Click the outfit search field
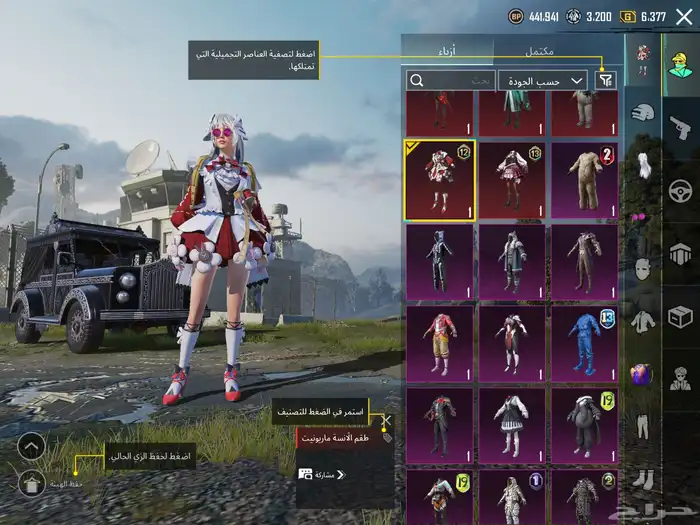 [450, 80]
